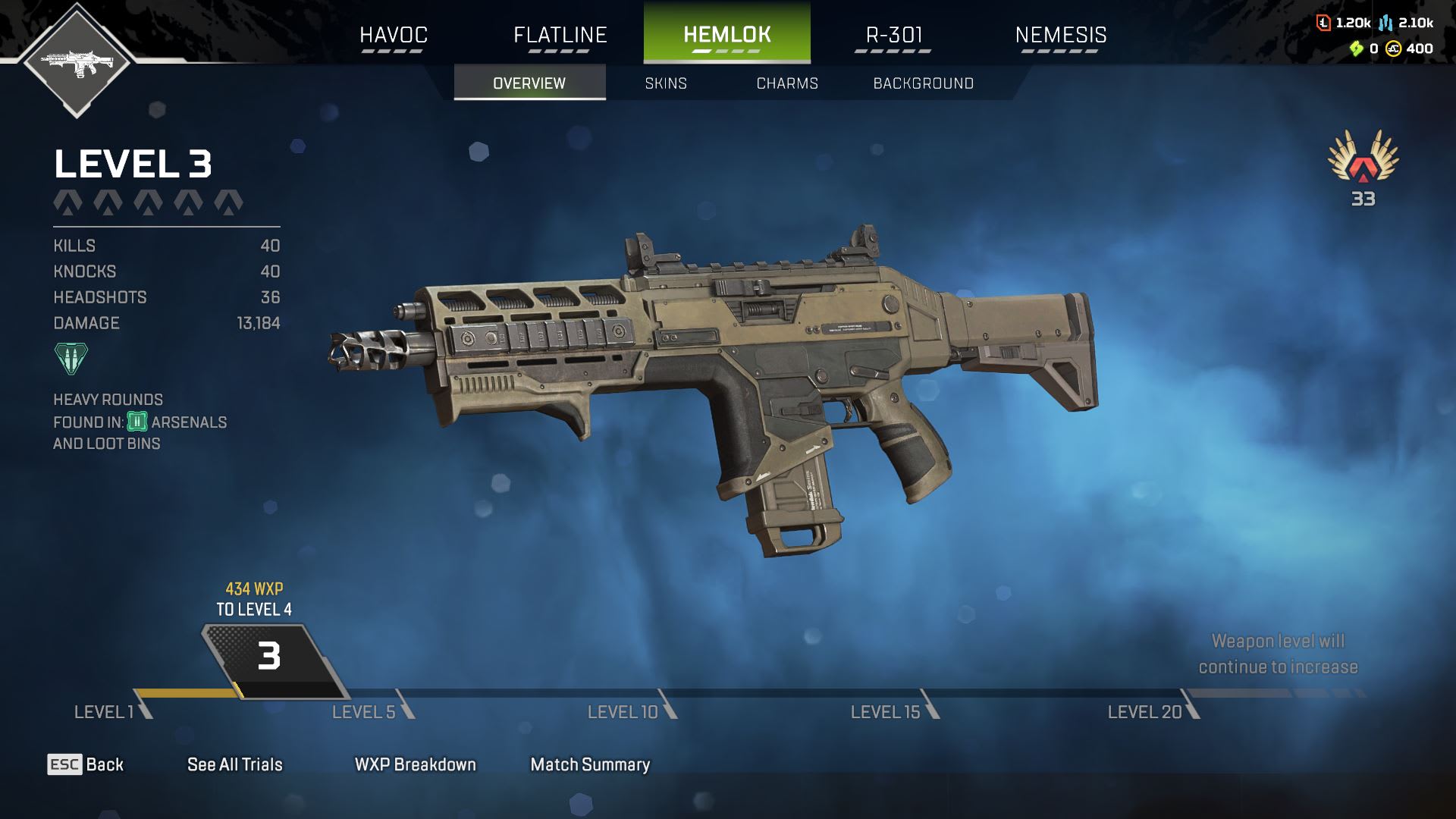Viewport: 1456px width, 819px height.
Task: Open the R-301 weapon tab
Action: click(893, 35)
